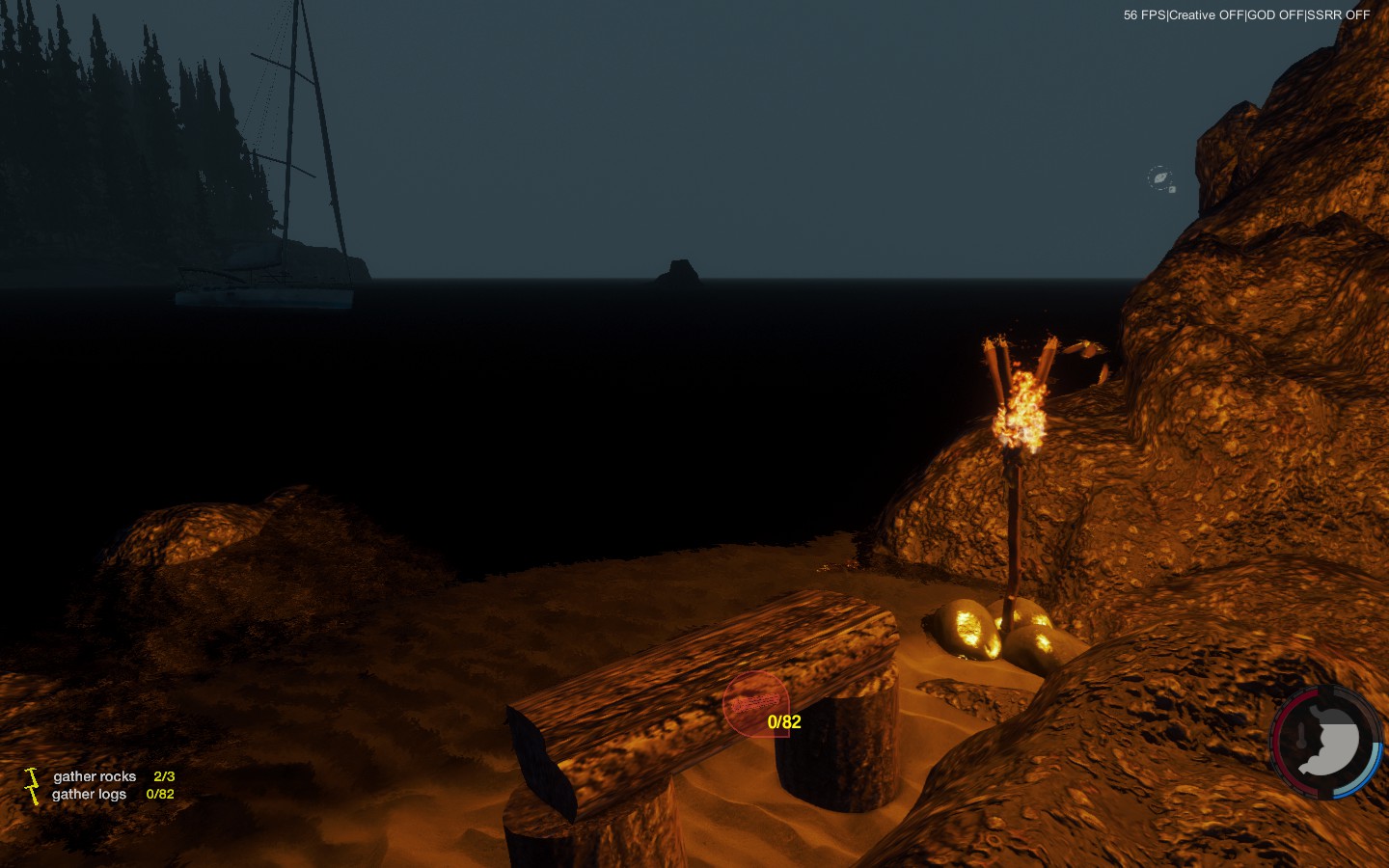Click the red log requirement icon
The width and height of the screenshot is (1389, 868).
click(x=755, y=703)
